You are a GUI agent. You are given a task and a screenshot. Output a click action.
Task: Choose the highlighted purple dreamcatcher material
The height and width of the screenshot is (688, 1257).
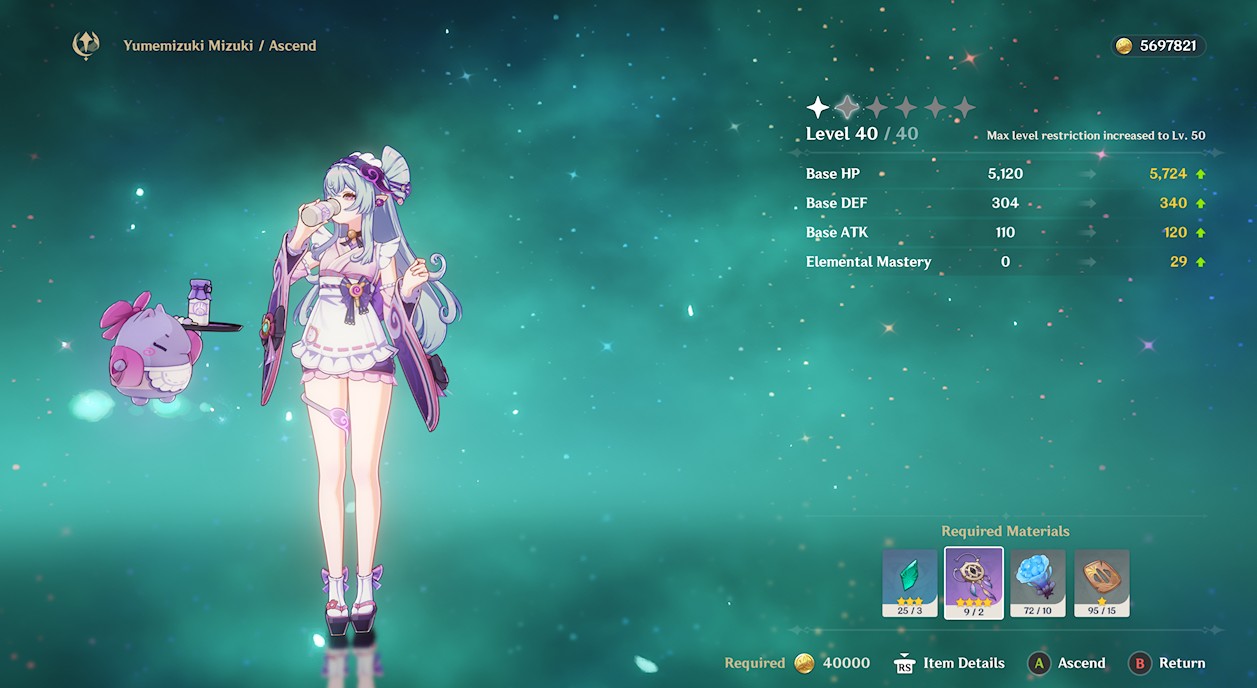point(974,581)
